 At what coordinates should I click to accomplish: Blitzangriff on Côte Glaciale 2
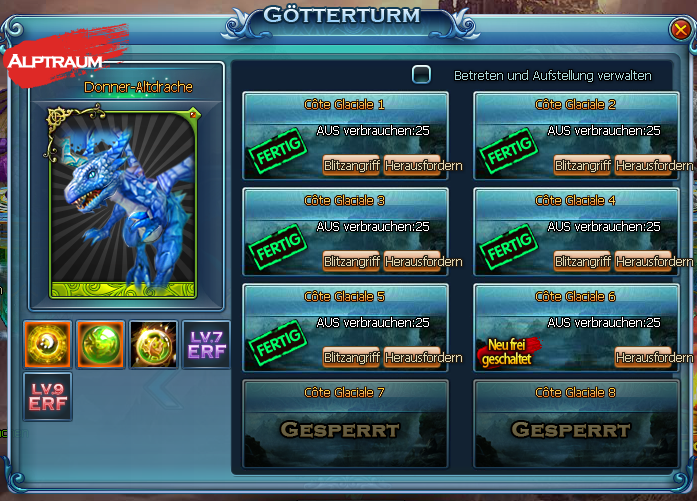pyautogui.click(x=582, y=165)
